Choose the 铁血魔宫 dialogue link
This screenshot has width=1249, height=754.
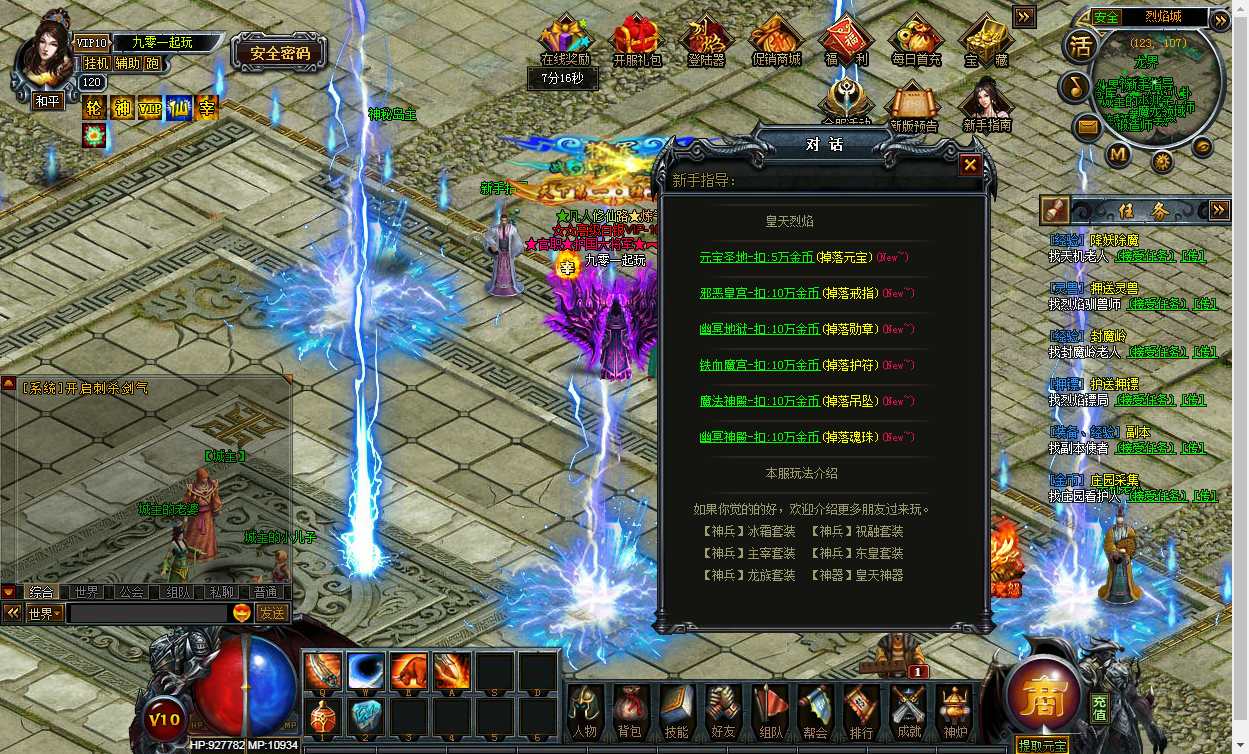[759, 365]
